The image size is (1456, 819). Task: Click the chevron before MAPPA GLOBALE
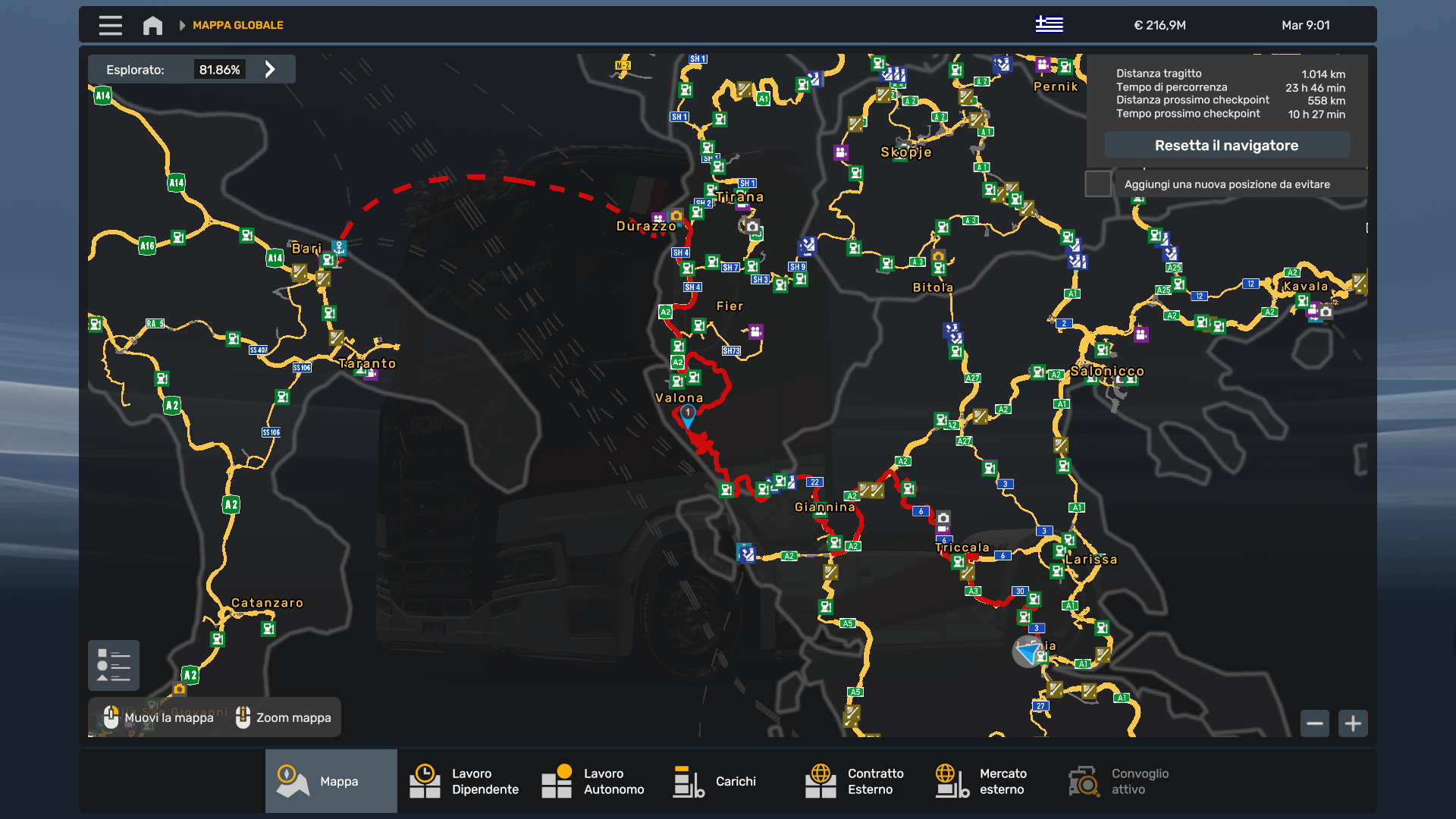182,24
